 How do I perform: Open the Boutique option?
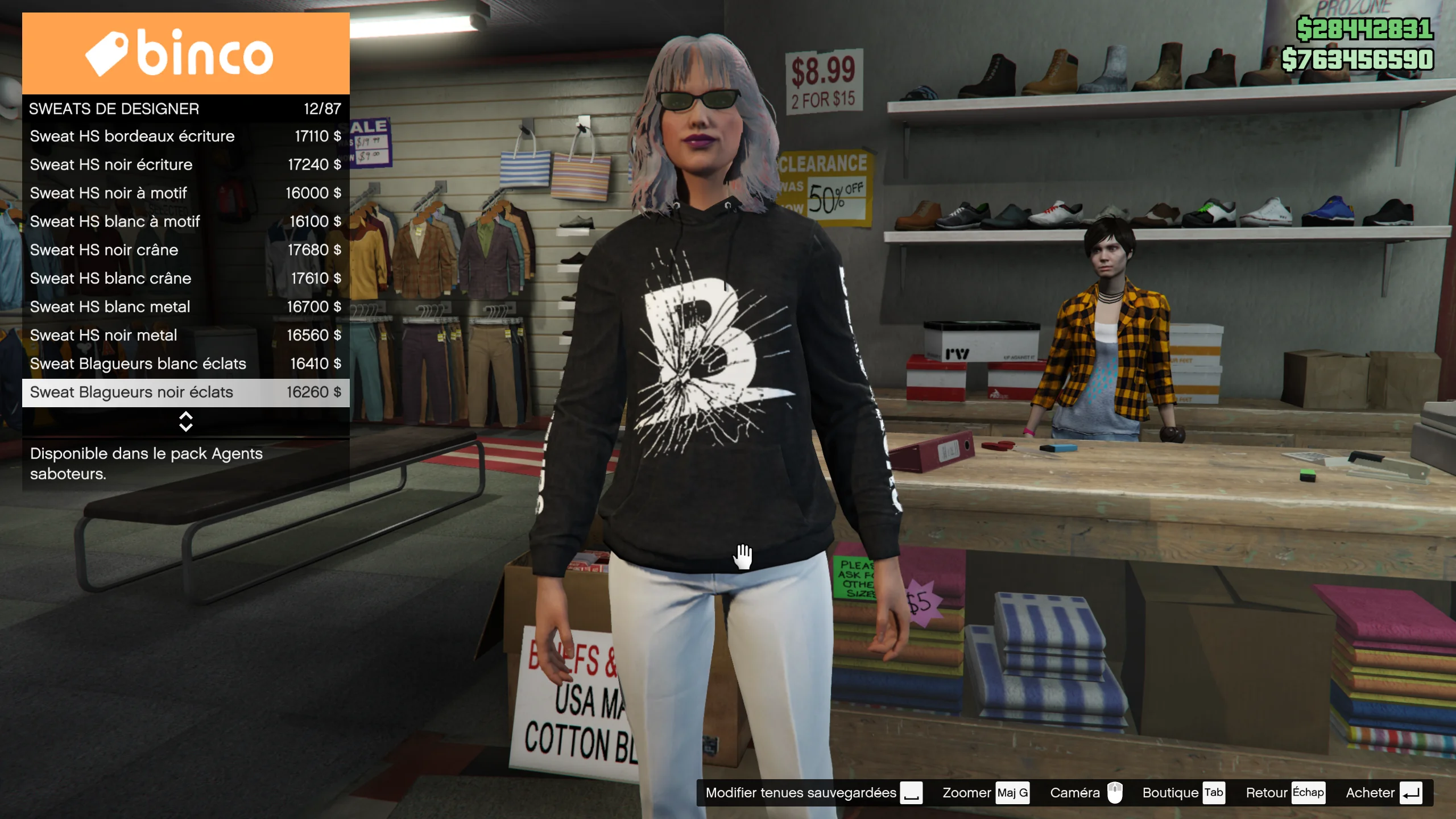(x=1183, y=793)
